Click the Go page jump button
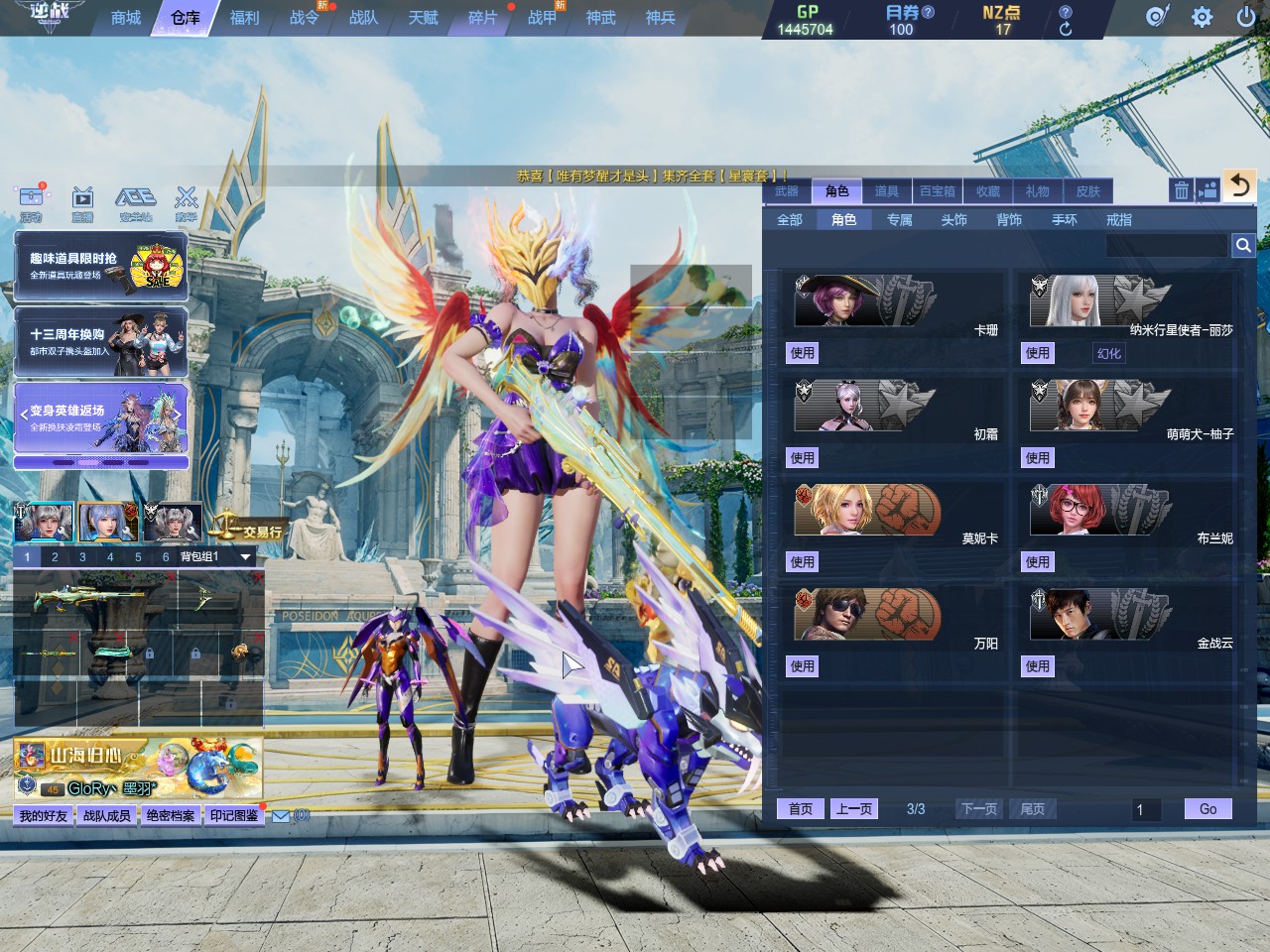Viewport: 1270px width, 952px height. [x=1207, y=809]
